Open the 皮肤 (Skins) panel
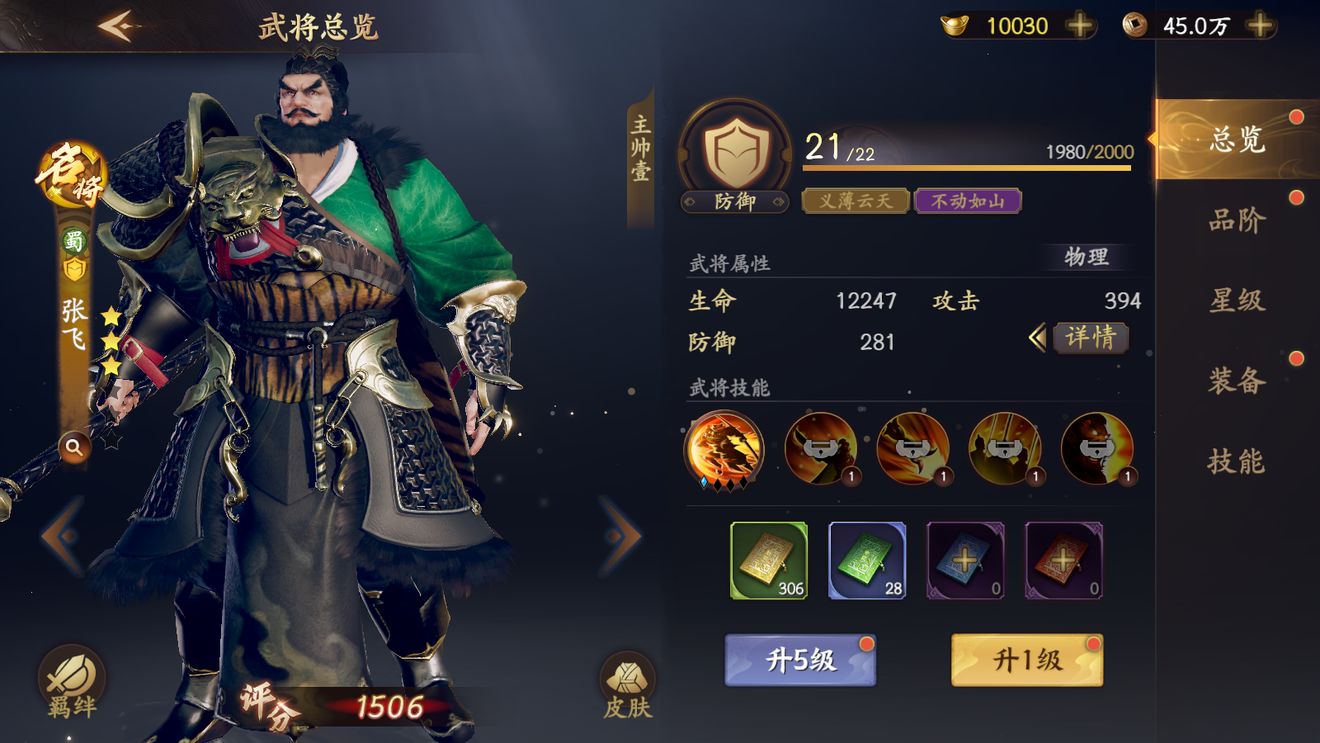The image size is (1320, 743). (x=625, y=678)
